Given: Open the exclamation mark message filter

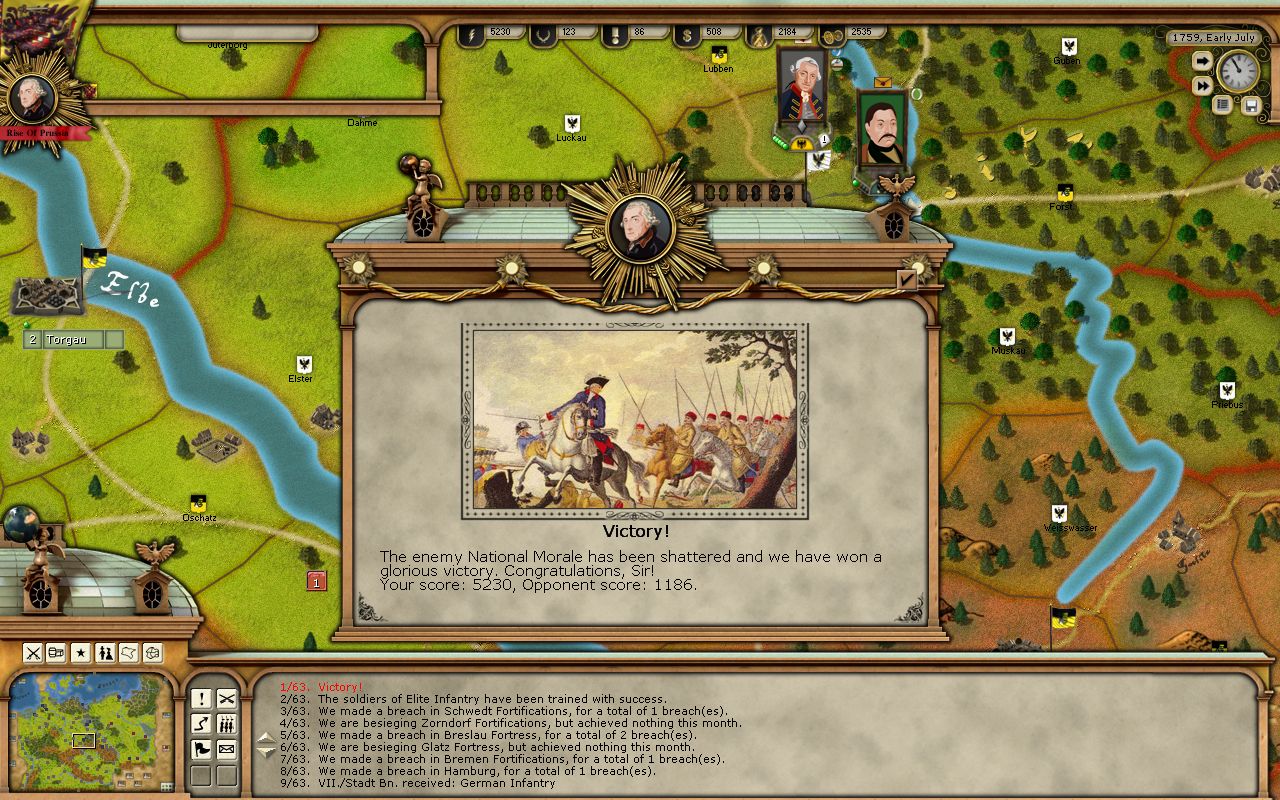Looking at the screenshot, I should point(201,699).
